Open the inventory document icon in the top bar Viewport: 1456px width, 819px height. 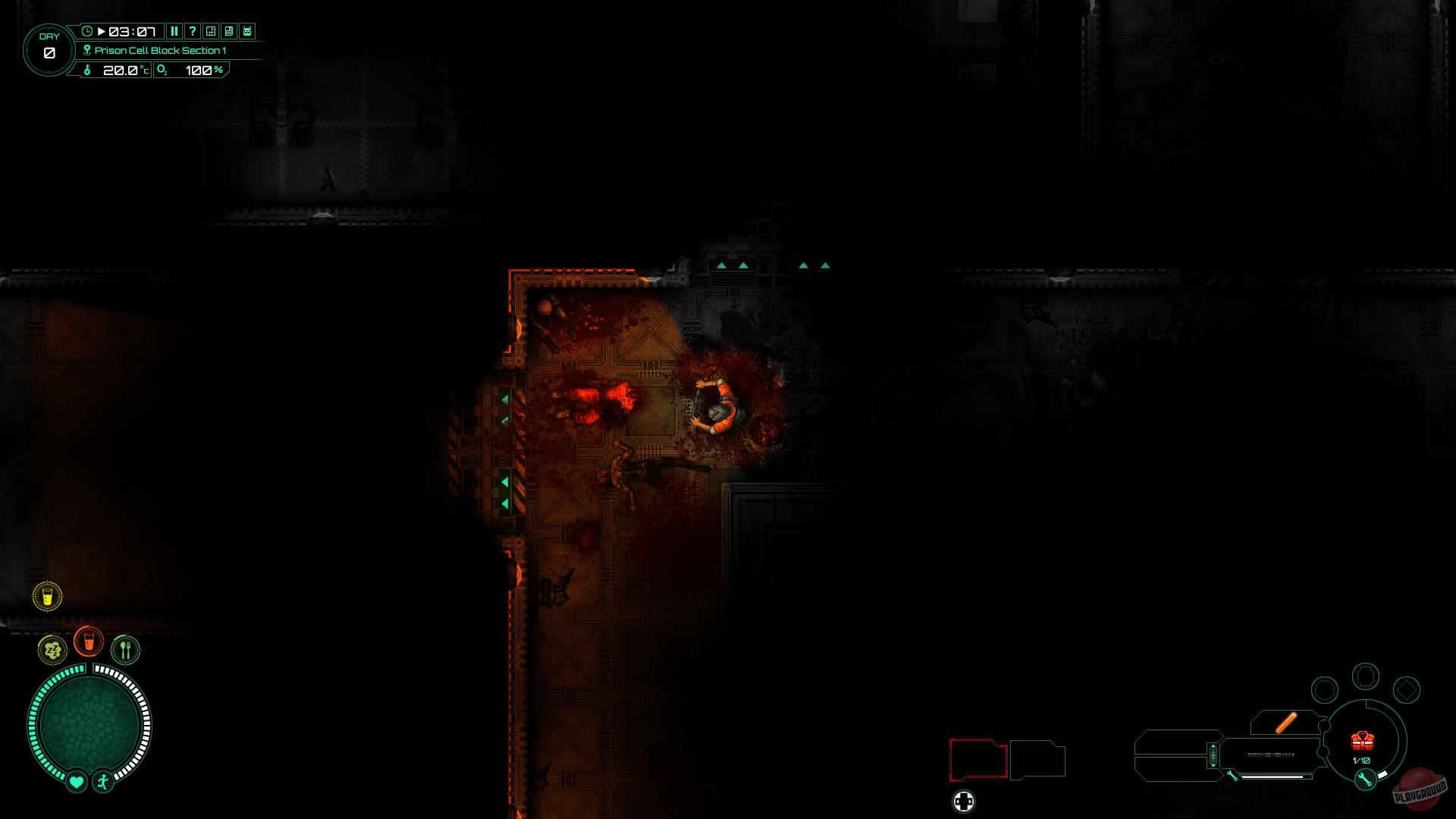tap(229, 31)
